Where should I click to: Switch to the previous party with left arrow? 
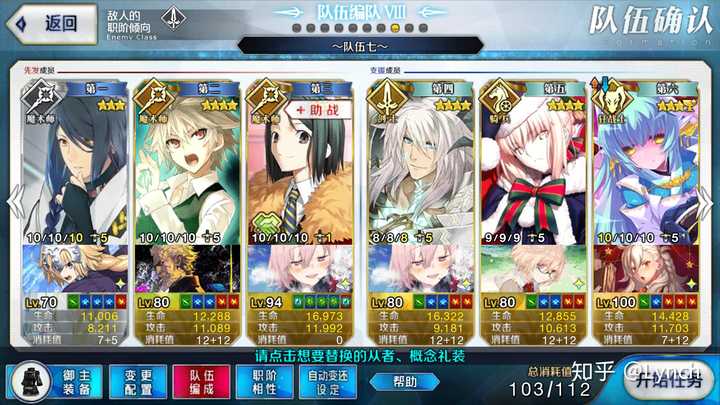click(x=13, y=198)
